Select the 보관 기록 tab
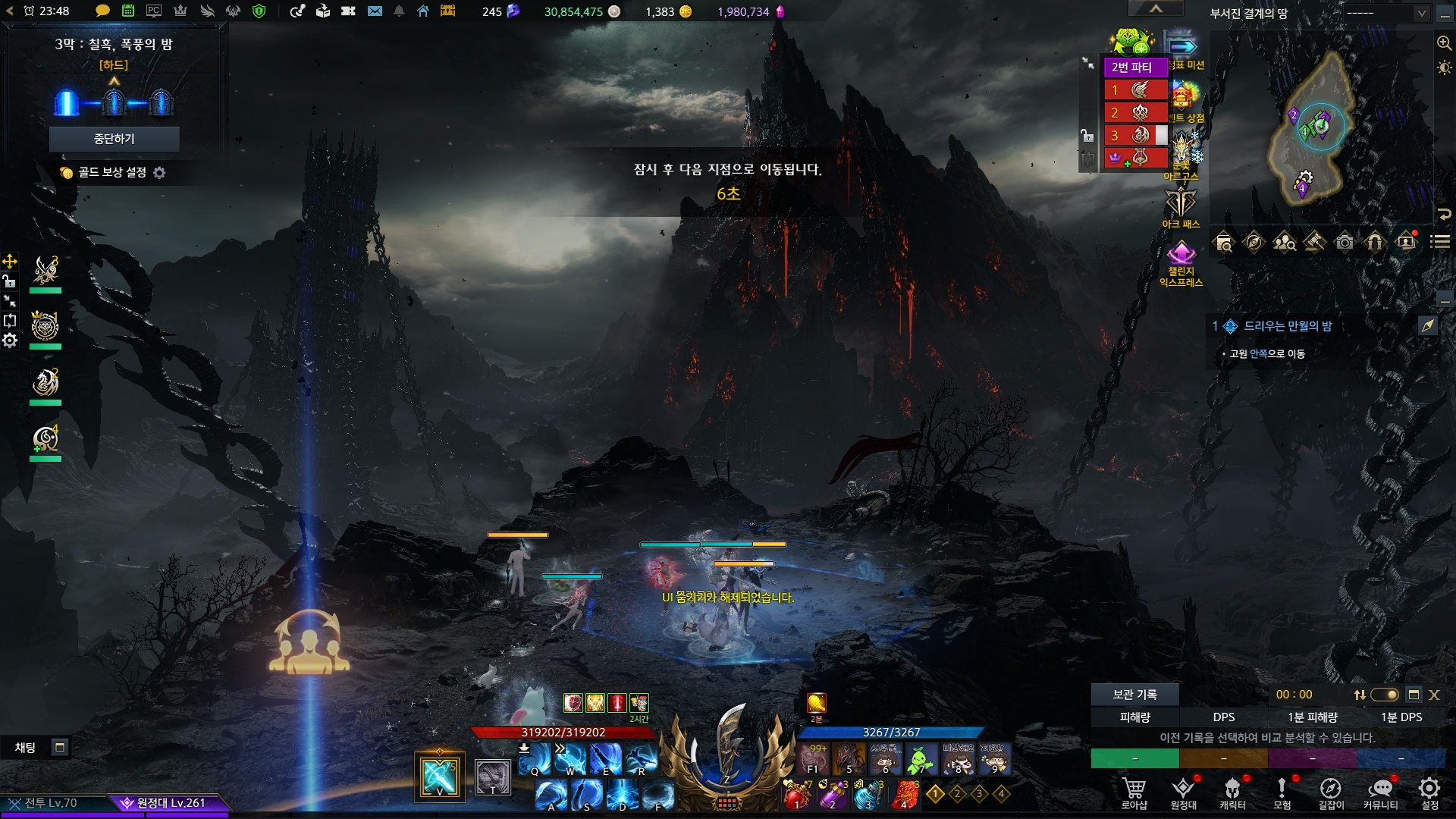 (x=1134, y=695)
